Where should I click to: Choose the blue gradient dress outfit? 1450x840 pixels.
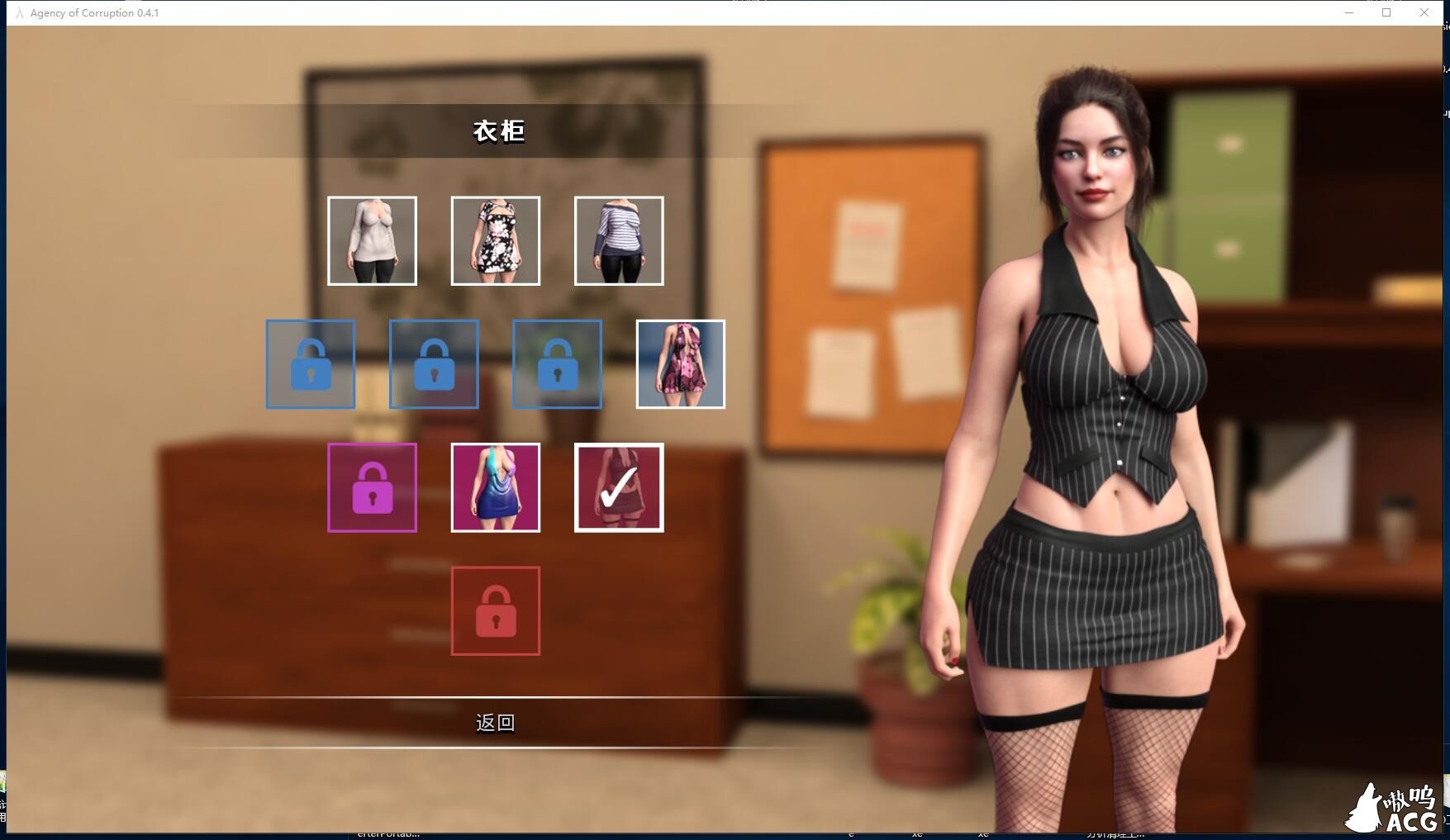(495, 487)
